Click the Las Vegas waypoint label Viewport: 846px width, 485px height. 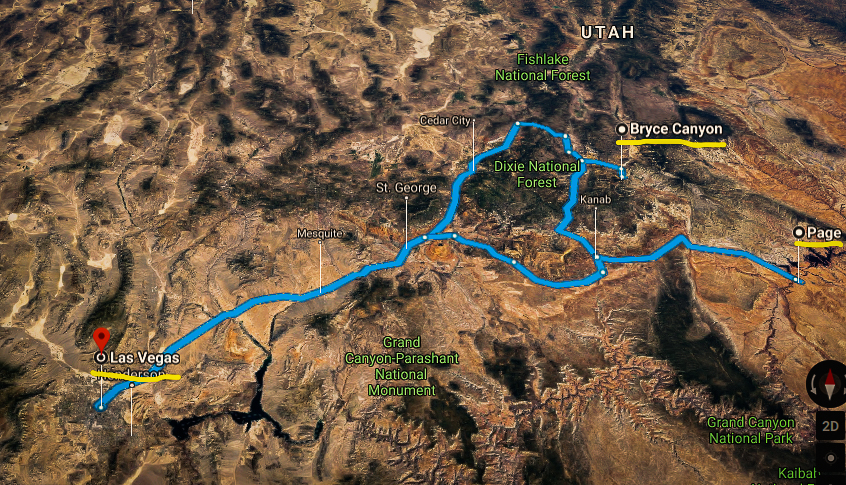pos(144,358)
